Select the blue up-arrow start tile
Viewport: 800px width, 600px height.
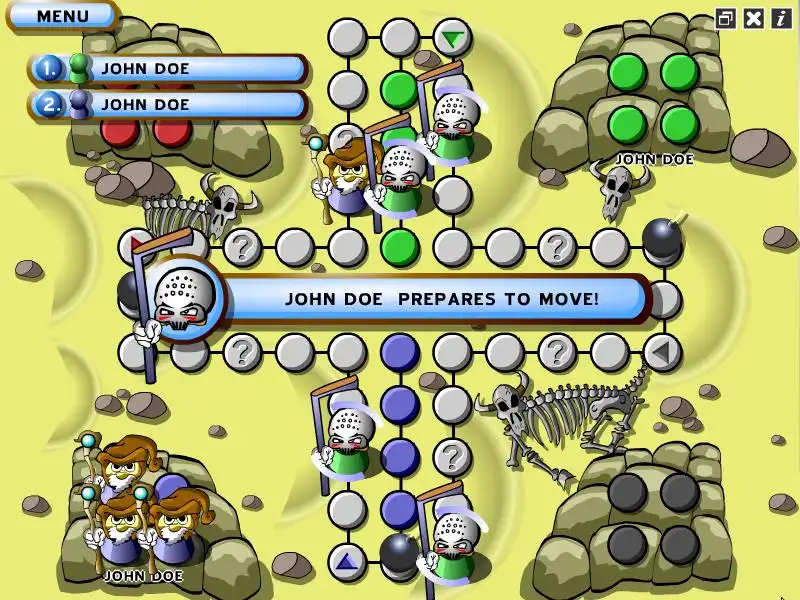point(347,561)
